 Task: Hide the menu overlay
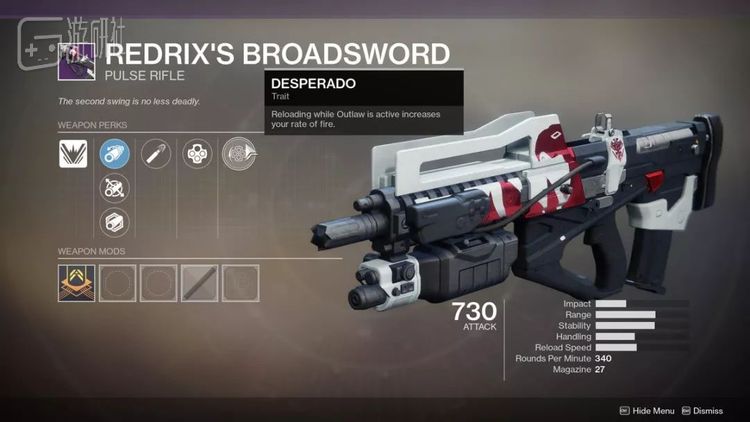[648, 410]
